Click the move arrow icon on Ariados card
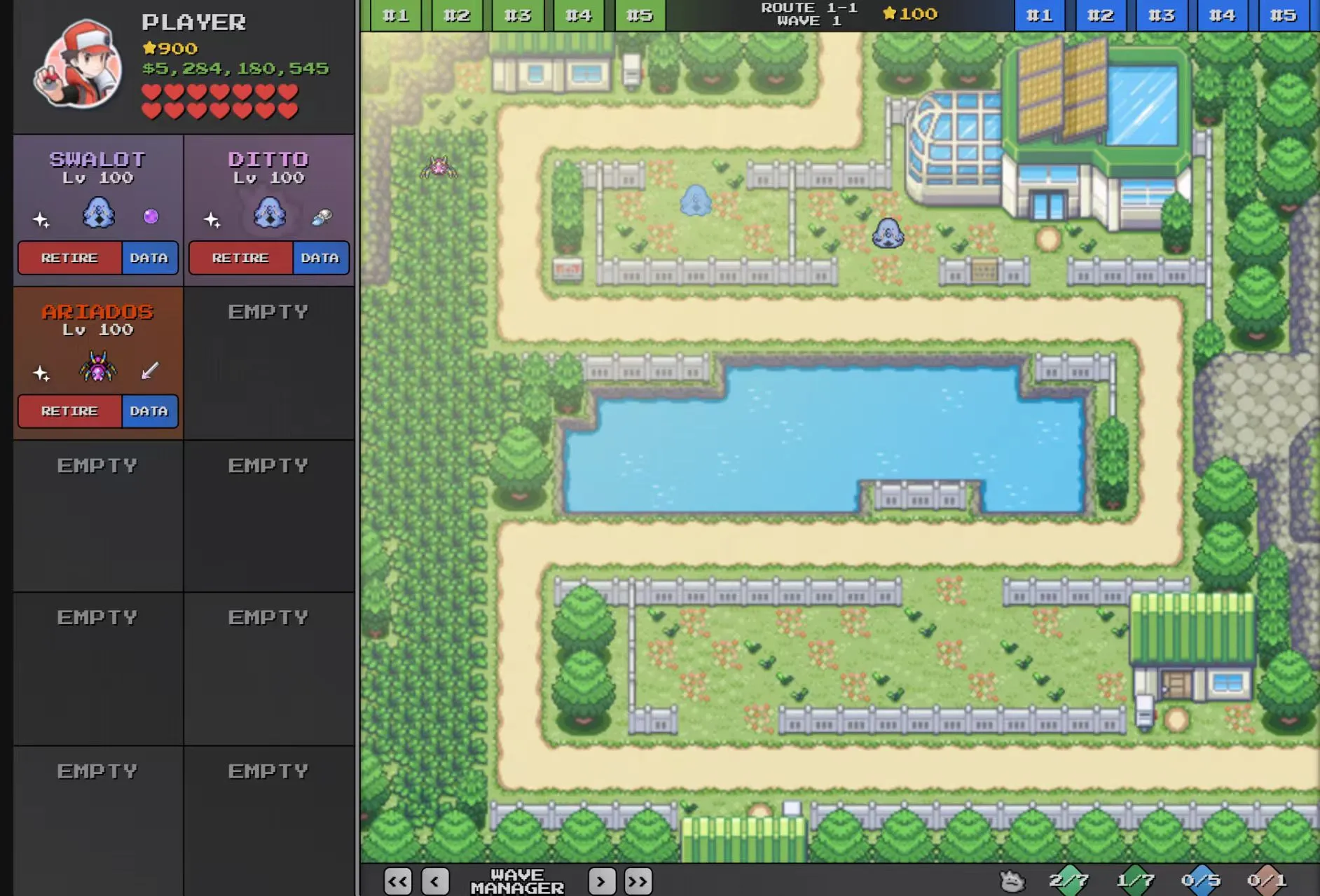Image resolution: width=1320 pixels, height=896 pixels. pos(147,371)
